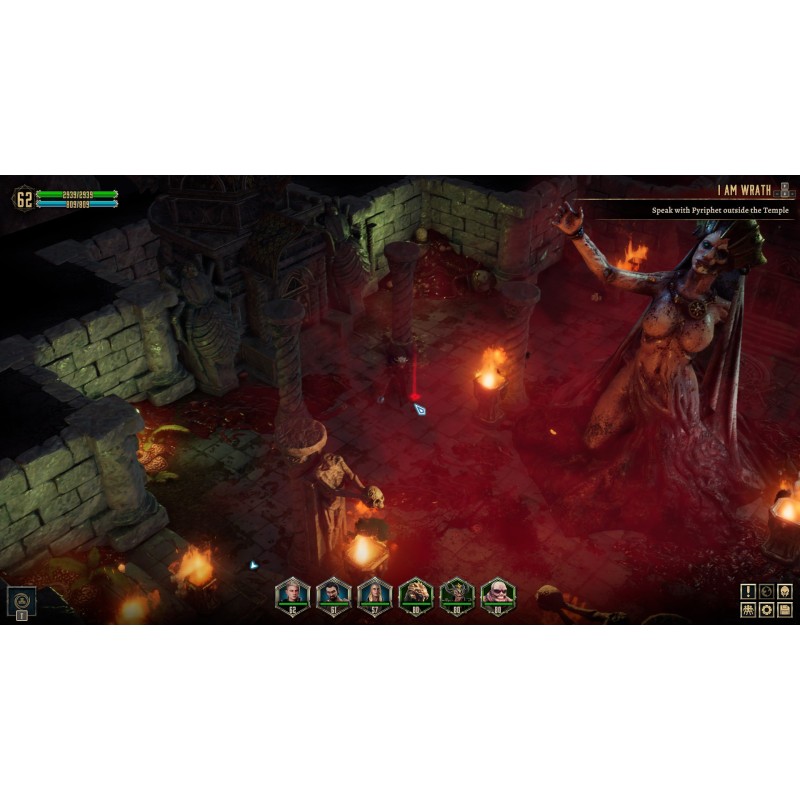Open the character sheet helmet icon
The image size is (800, 800).
pos(785,591)
